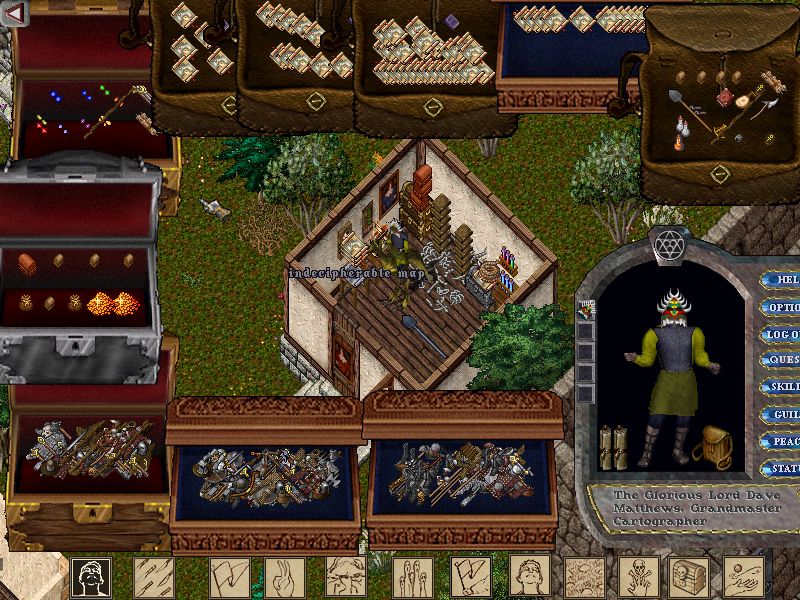Activate the skull and crossbones hotbar icon
Screen dimensions: 800x600
click(x=636, y=577)
